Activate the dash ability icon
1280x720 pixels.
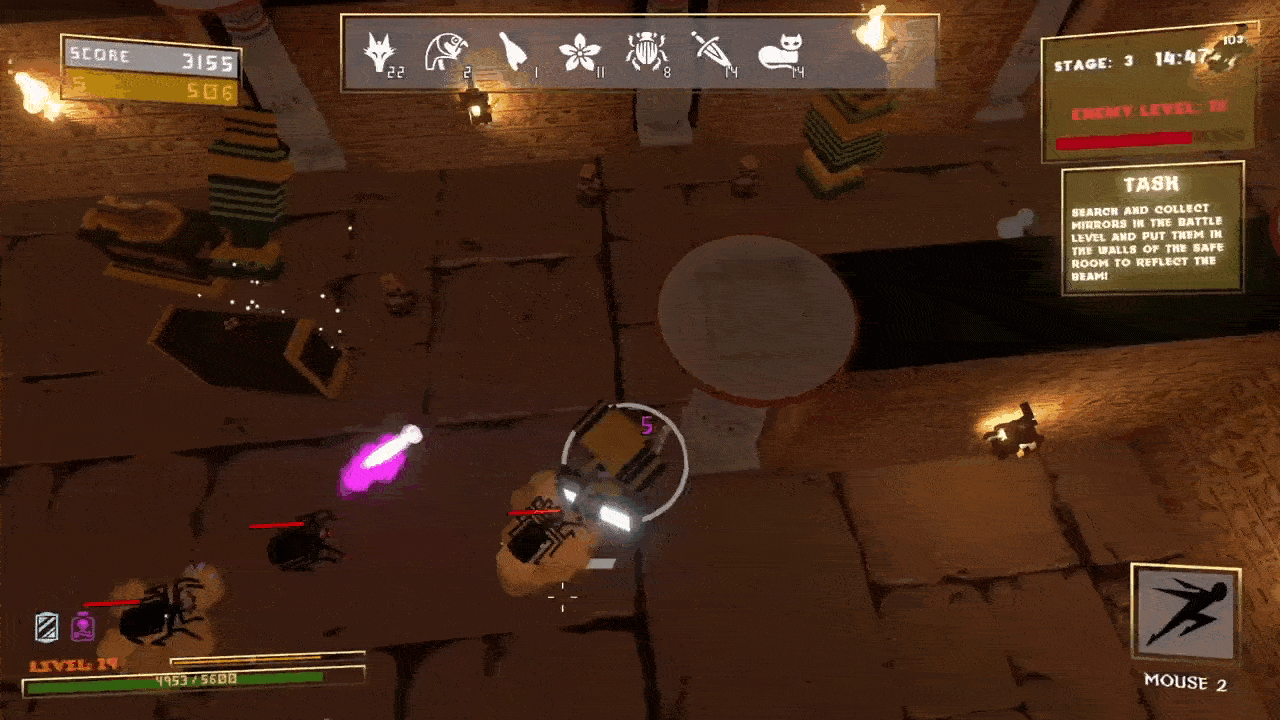click(x=1186, y=612)
